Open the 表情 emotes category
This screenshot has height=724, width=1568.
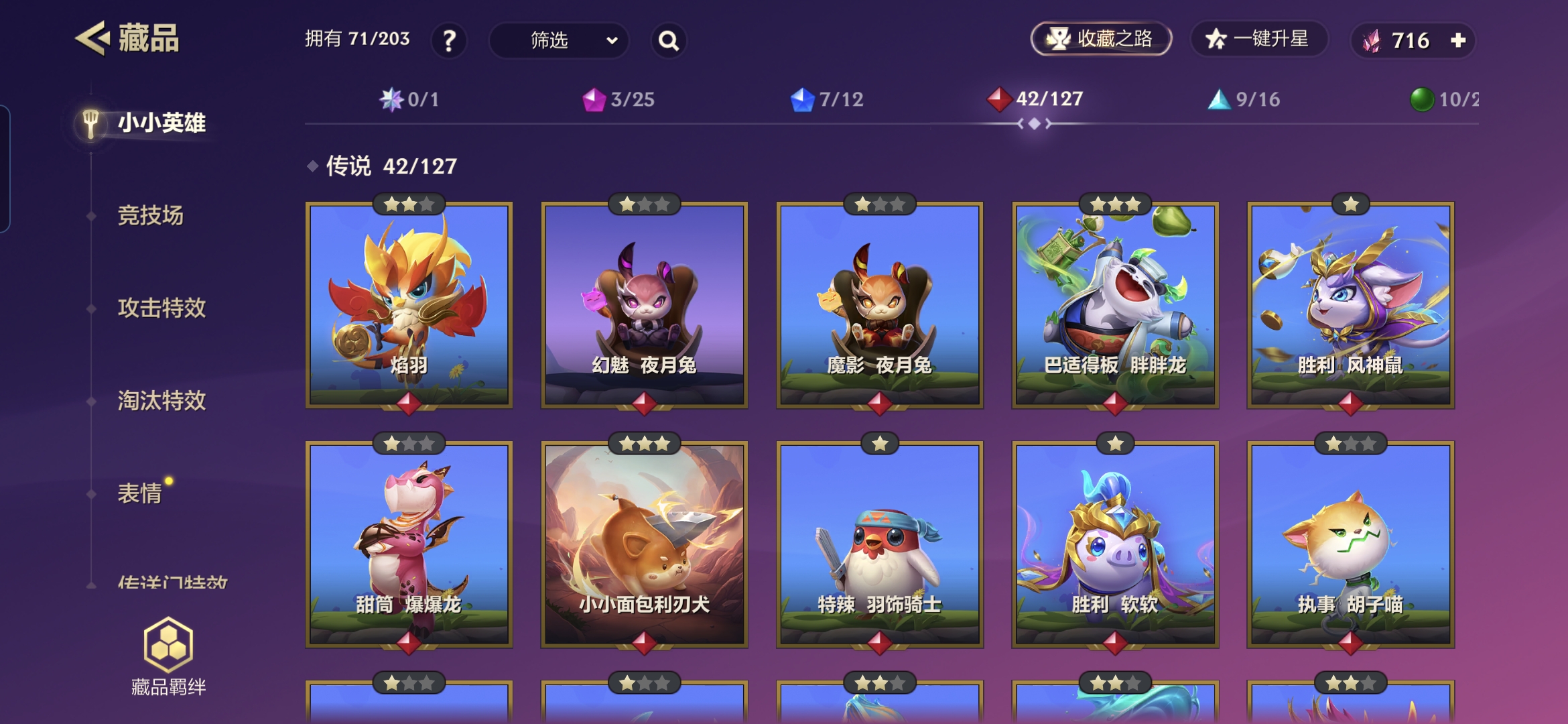139,493
